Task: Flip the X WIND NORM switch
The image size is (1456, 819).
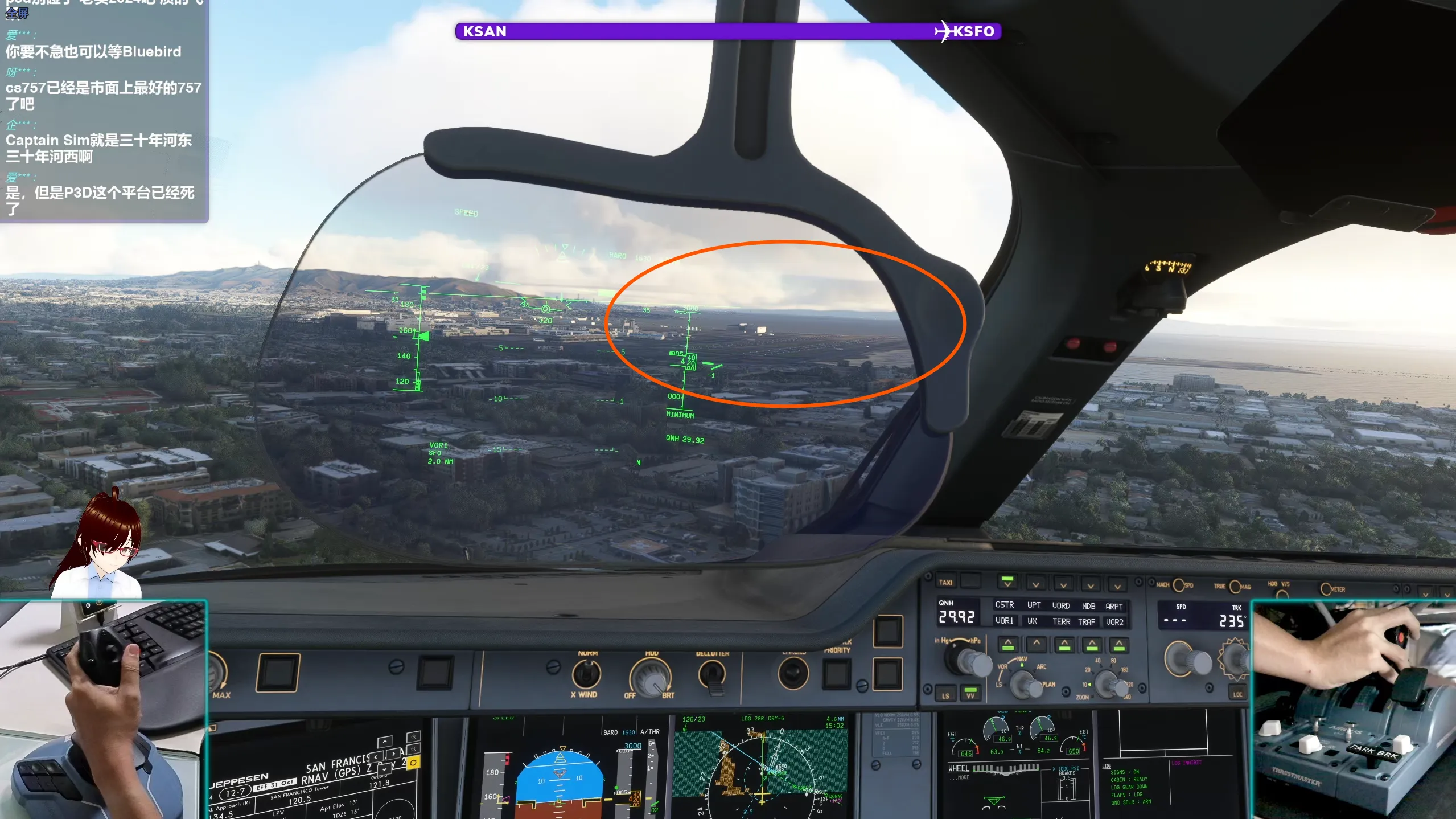Action: click(x=586, y=674)
